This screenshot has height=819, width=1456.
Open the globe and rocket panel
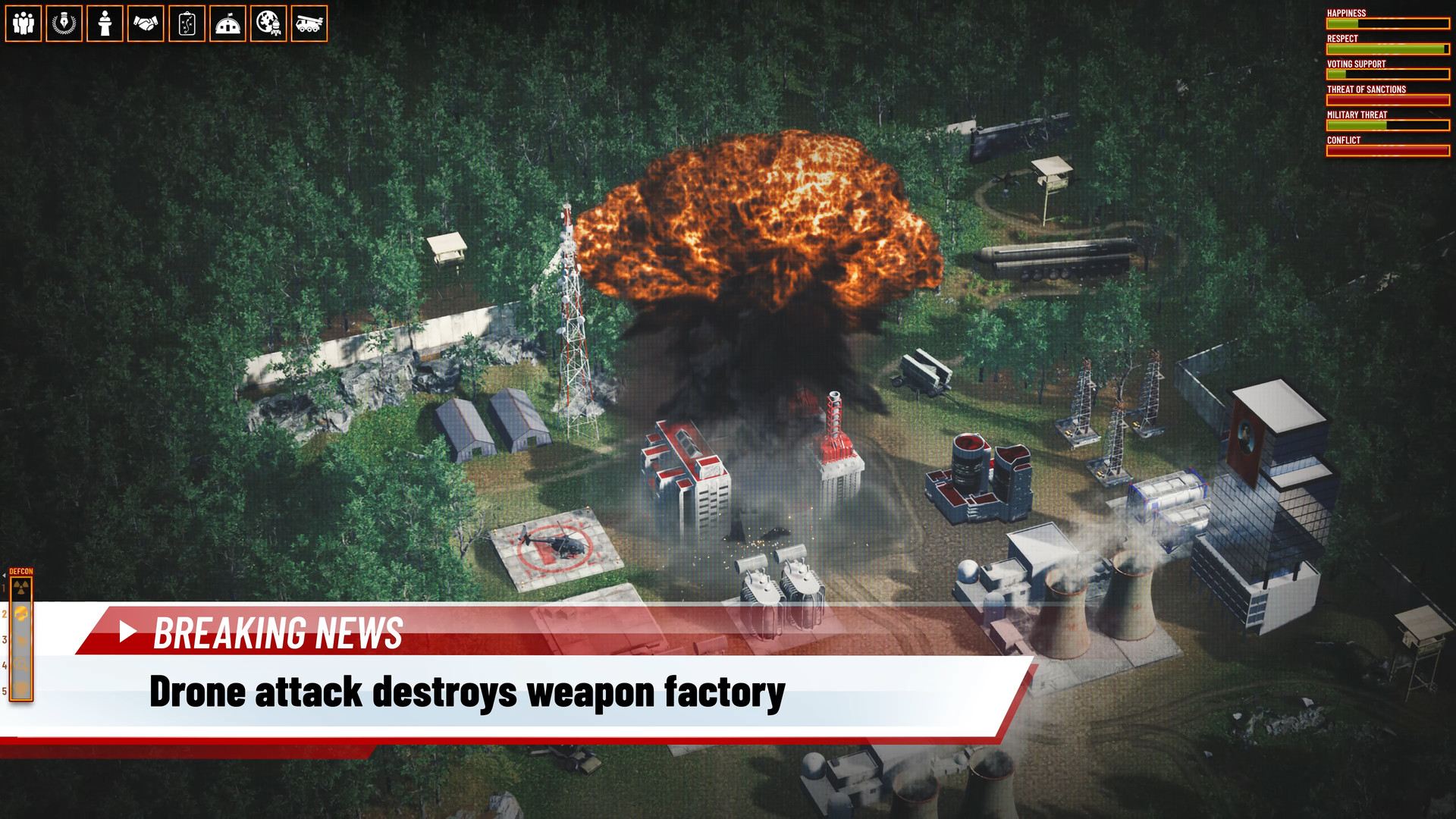pos(268,24)
